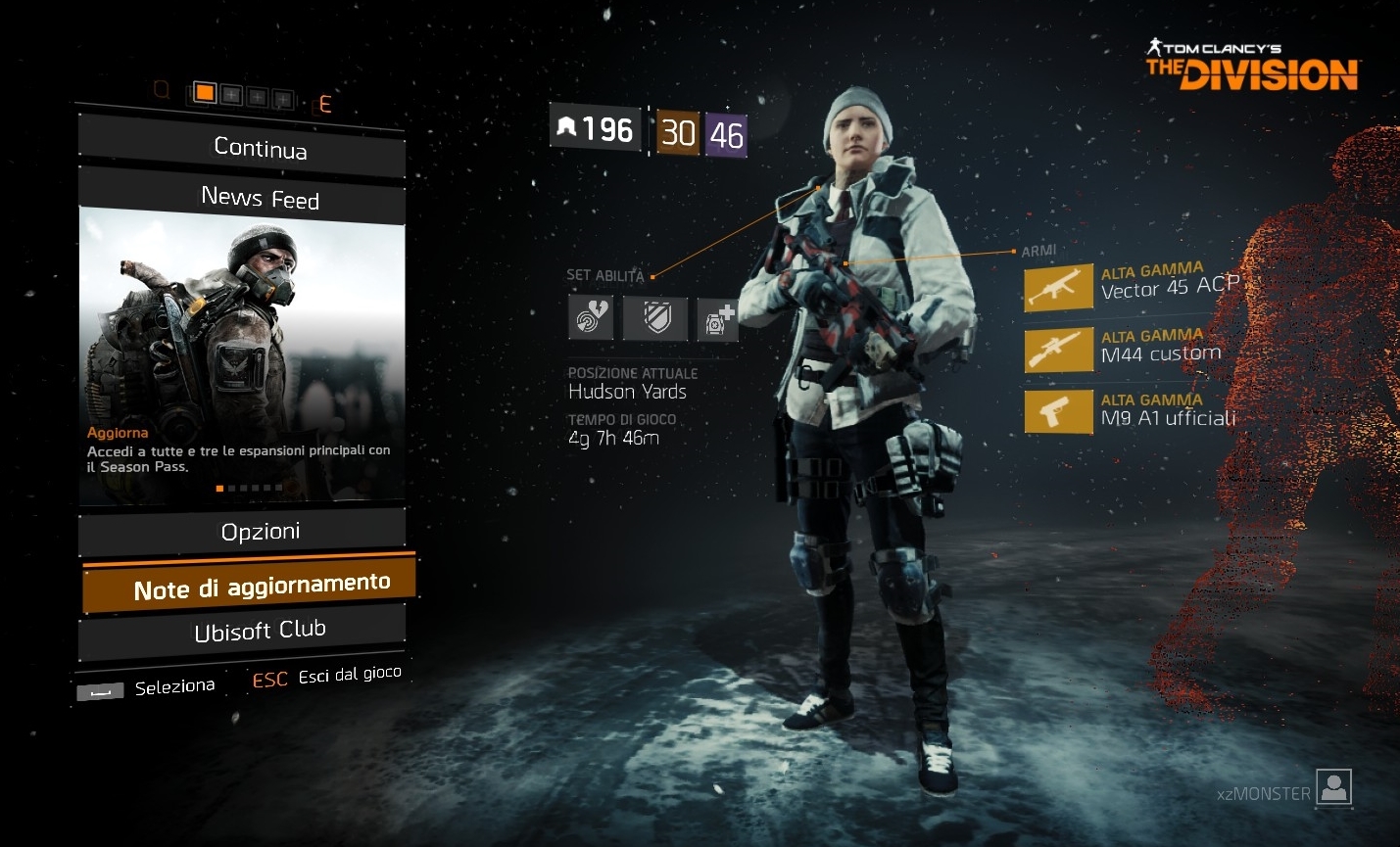Open the xzMONSTER profile icon
Screen dimensions: 1400x847
pos(1333,787)
